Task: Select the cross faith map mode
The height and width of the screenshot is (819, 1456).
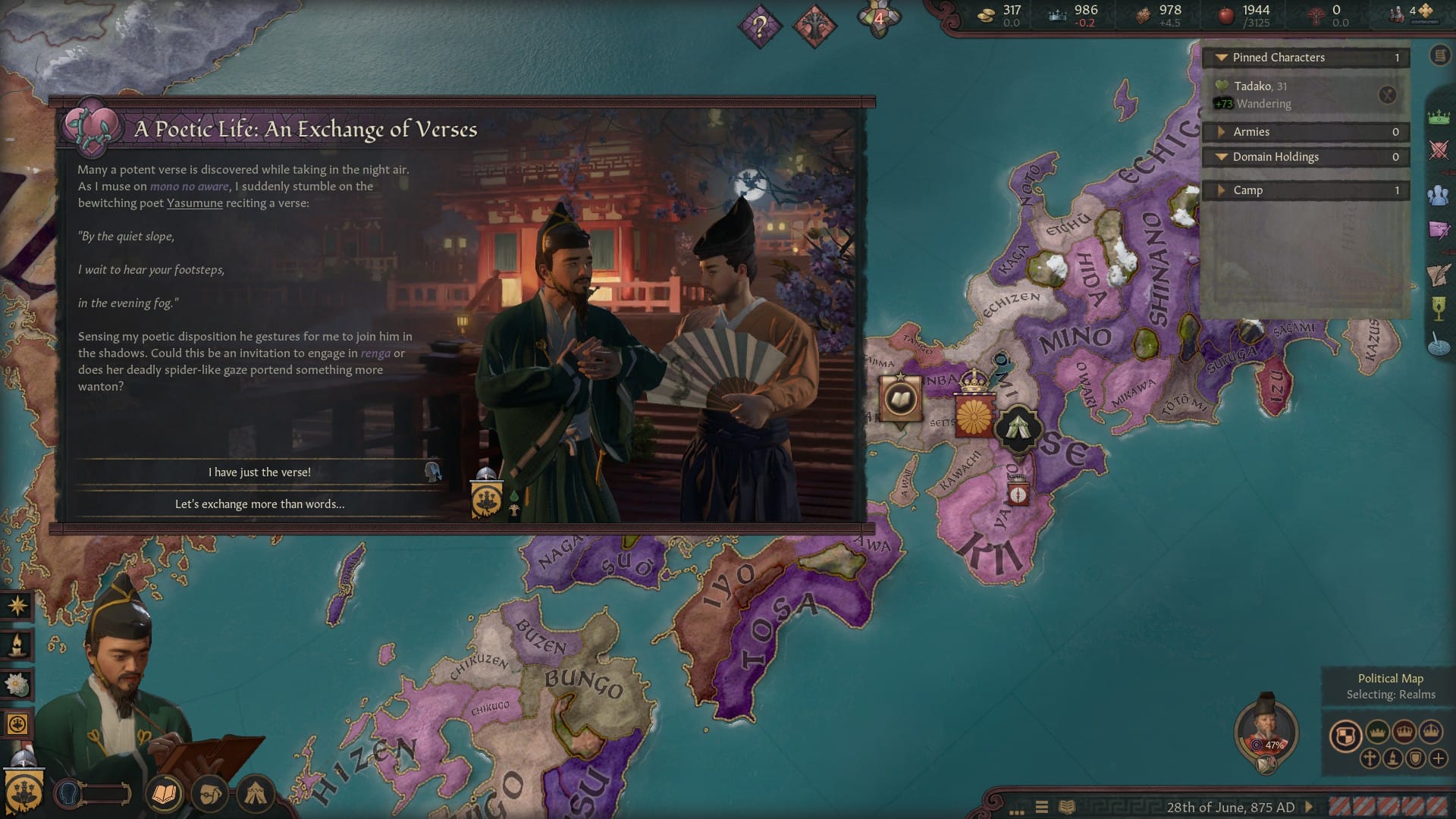Action: coord(1370,758)
